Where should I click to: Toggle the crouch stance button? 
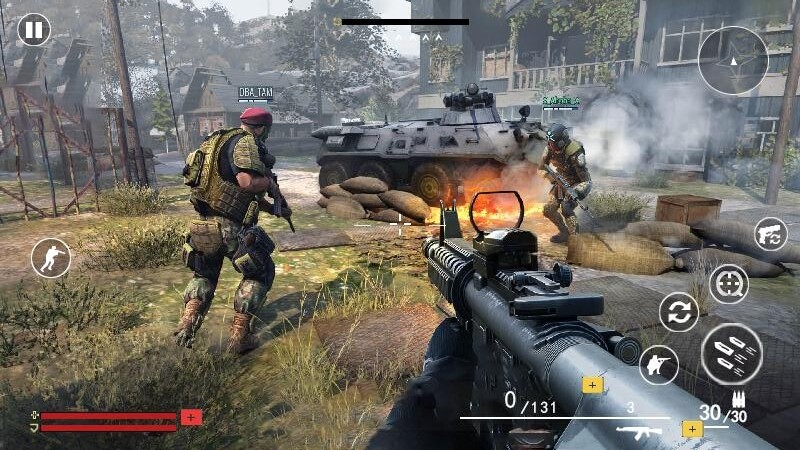pos(51,259)
